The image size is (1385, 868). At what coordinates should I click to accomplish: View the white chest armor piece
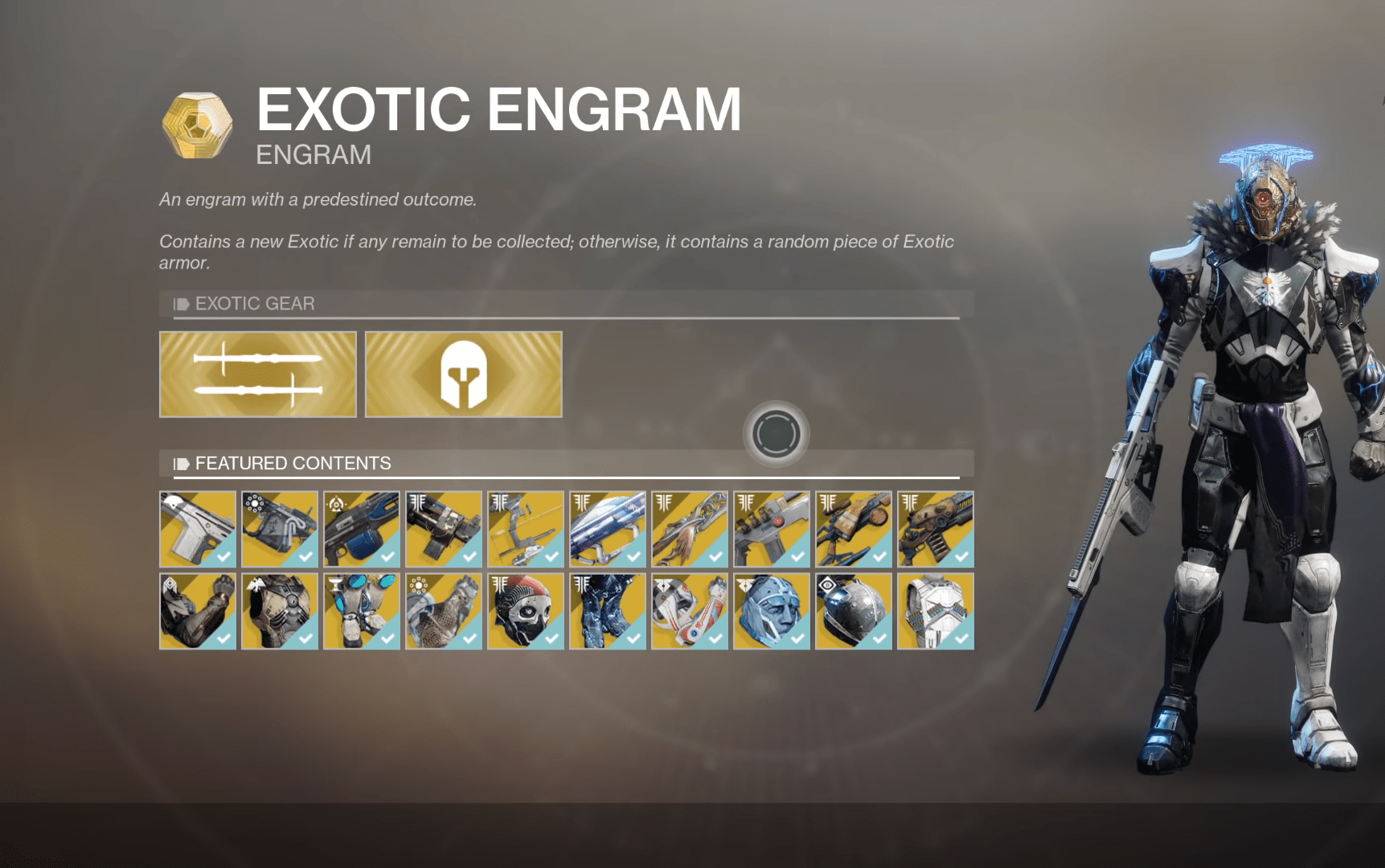click(936, 611)
